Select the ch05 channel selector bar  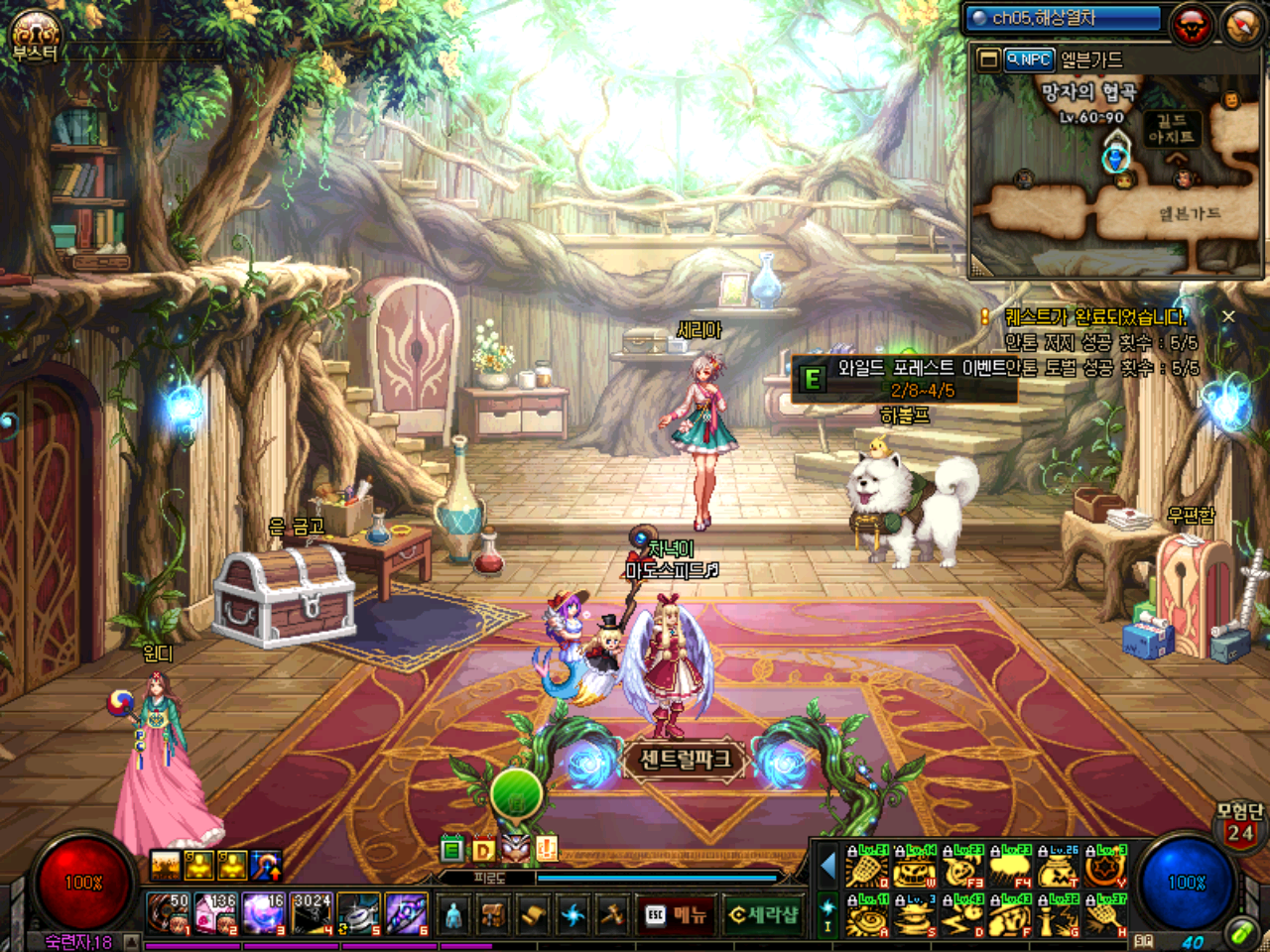tap(1064, 18)
